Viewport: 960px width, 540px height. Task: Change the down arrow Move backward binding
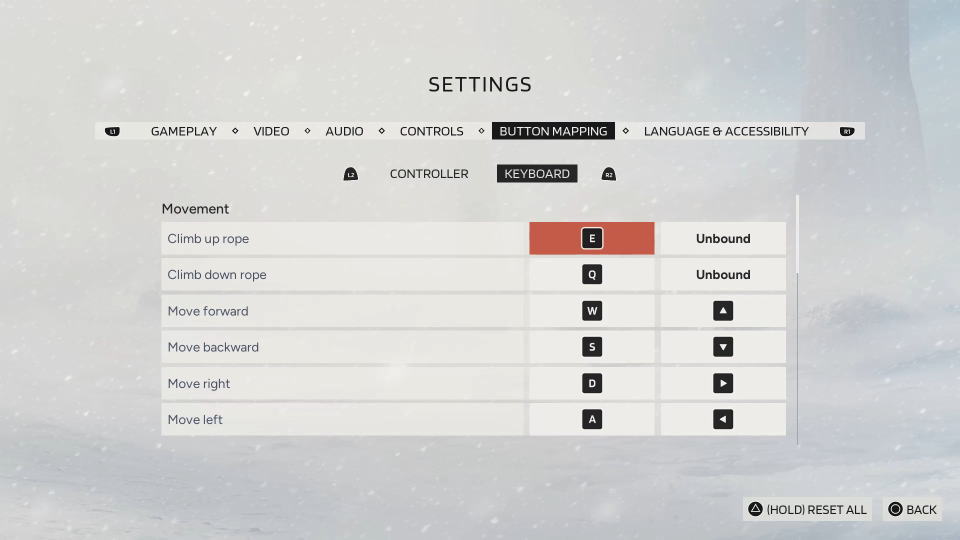(723, 347)
